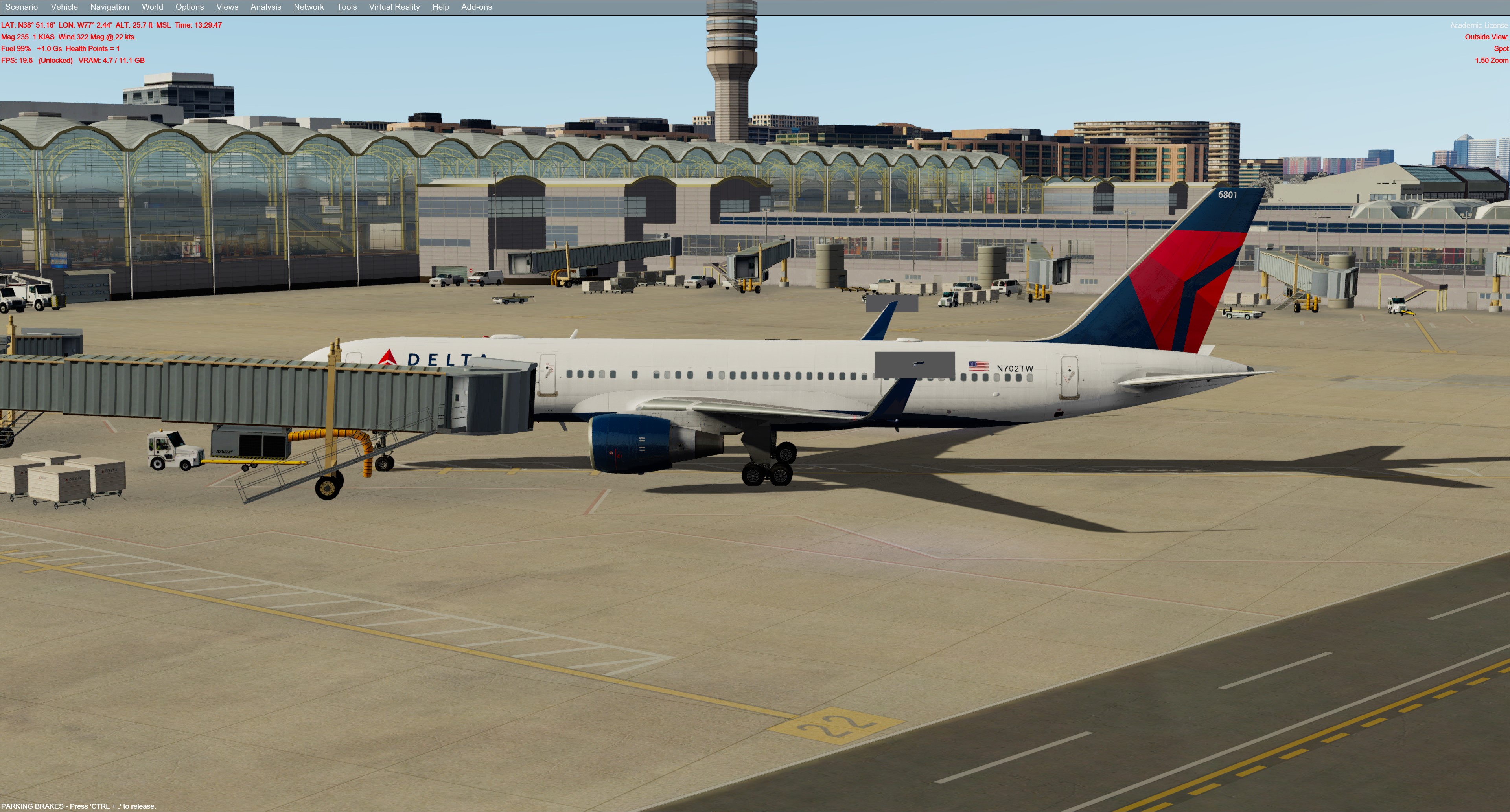Open the Virtual Reality menu
The image size is (1510, 812).
pos(394,7)
